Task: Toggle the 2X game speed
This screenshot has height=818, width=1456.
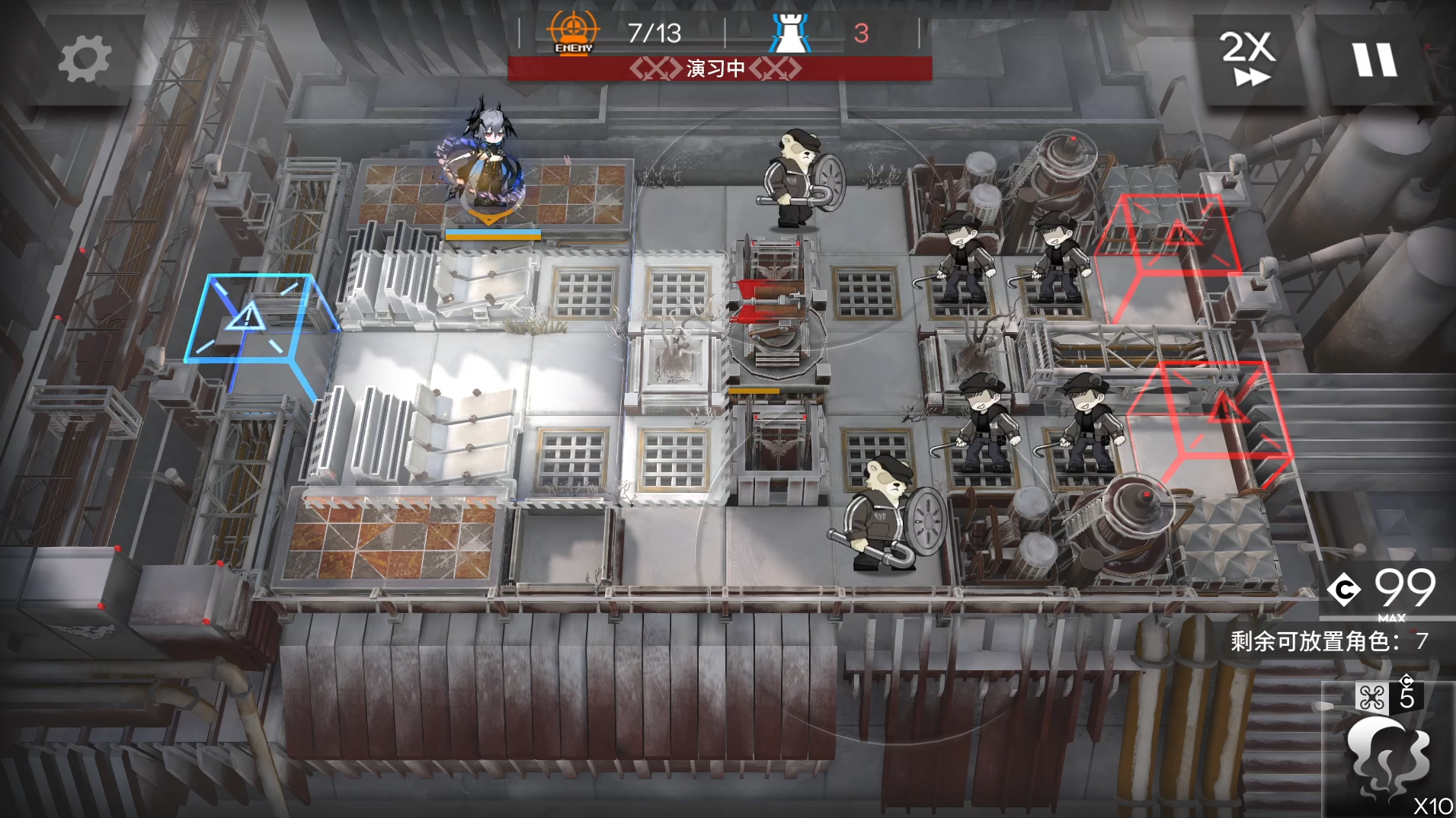Action: tap(1248, 59)
